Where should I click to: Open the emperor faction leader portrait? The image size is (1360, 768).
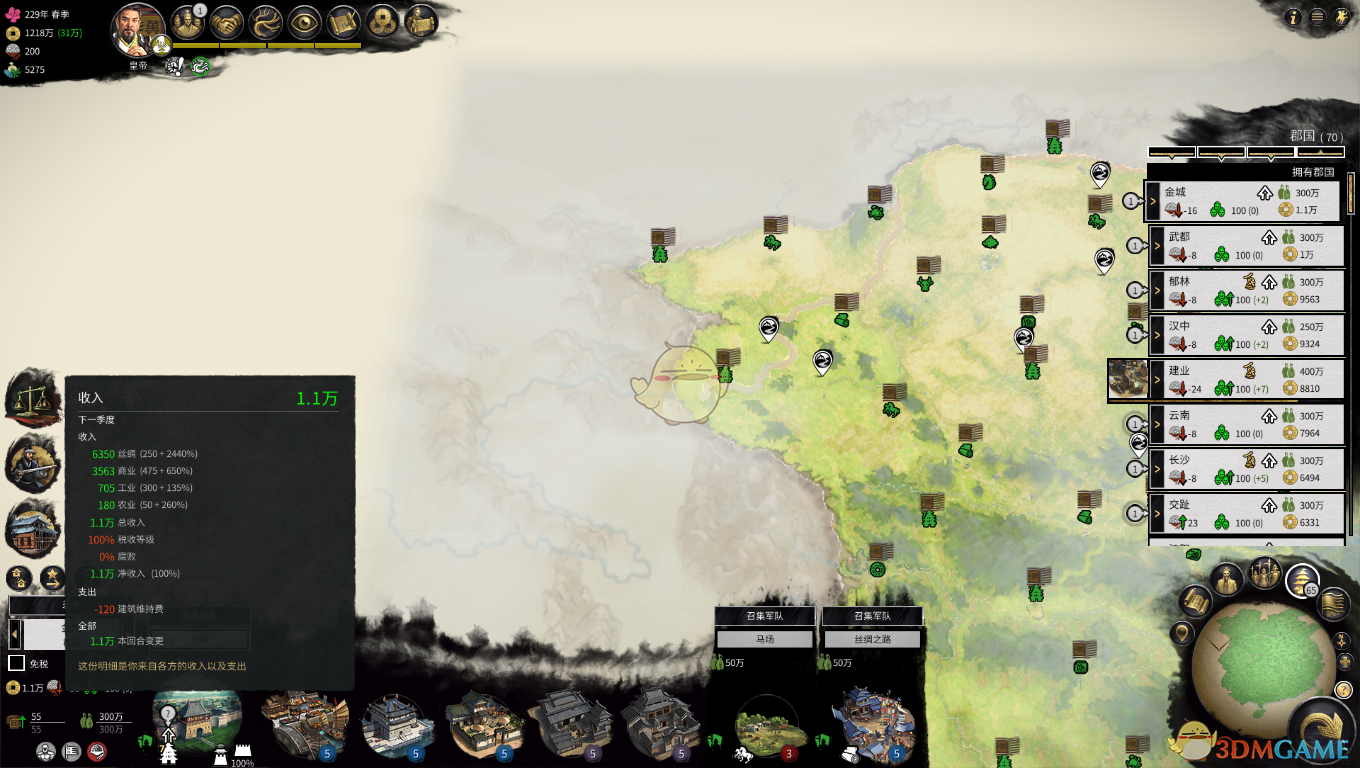138,30
